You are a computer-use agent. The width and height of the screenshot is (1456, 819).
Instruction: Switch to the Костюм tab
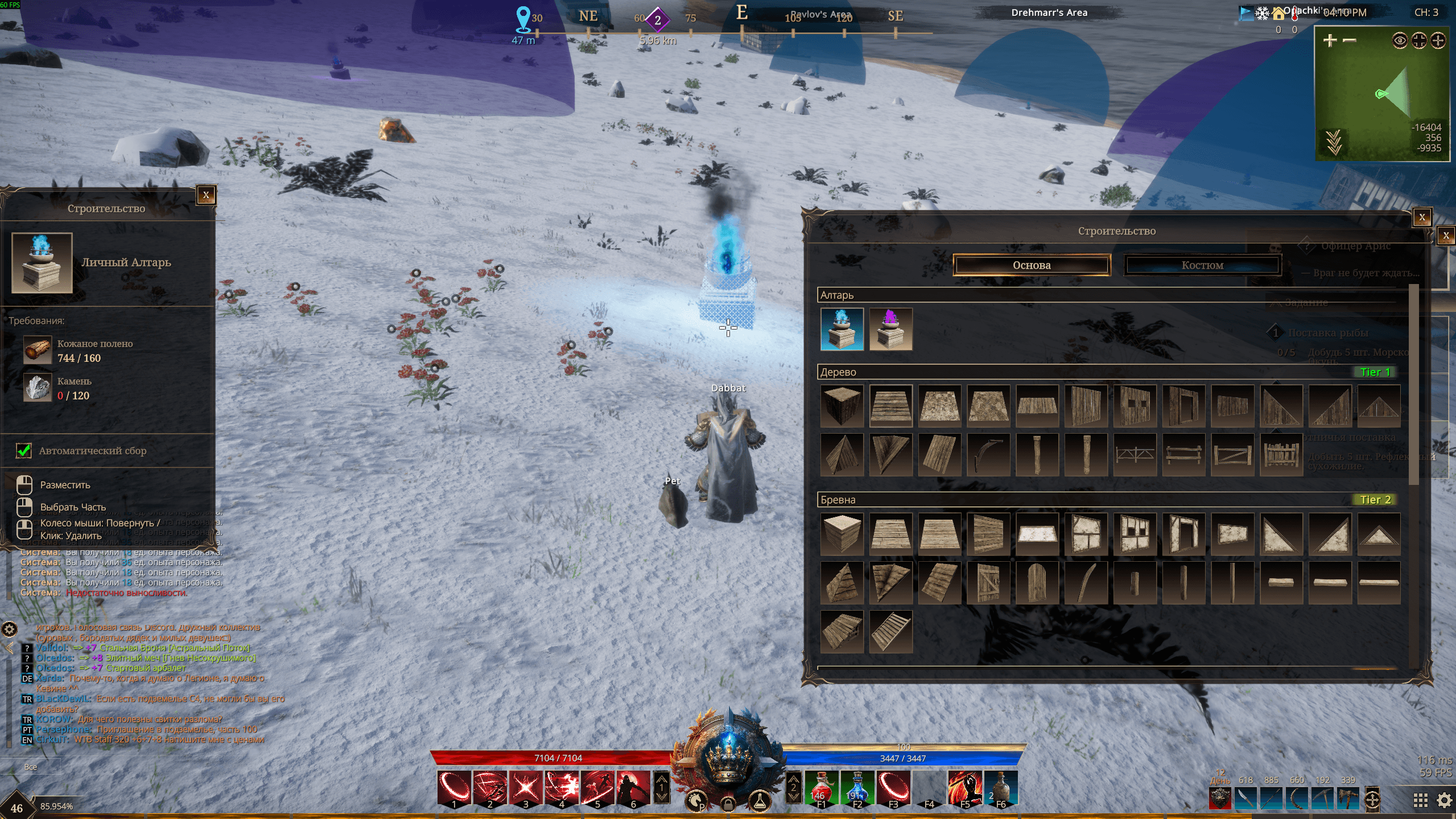1202,265
